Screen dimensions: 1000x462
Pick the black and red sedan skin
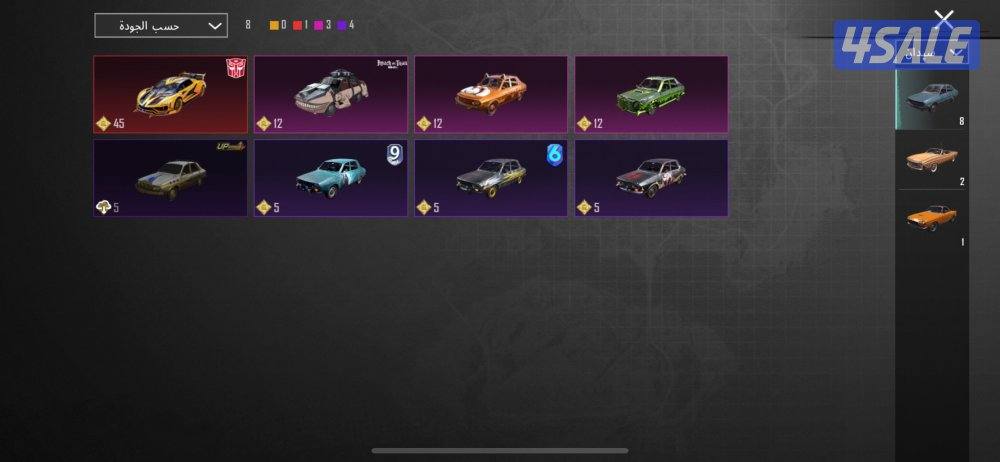[x=651, y=178]
